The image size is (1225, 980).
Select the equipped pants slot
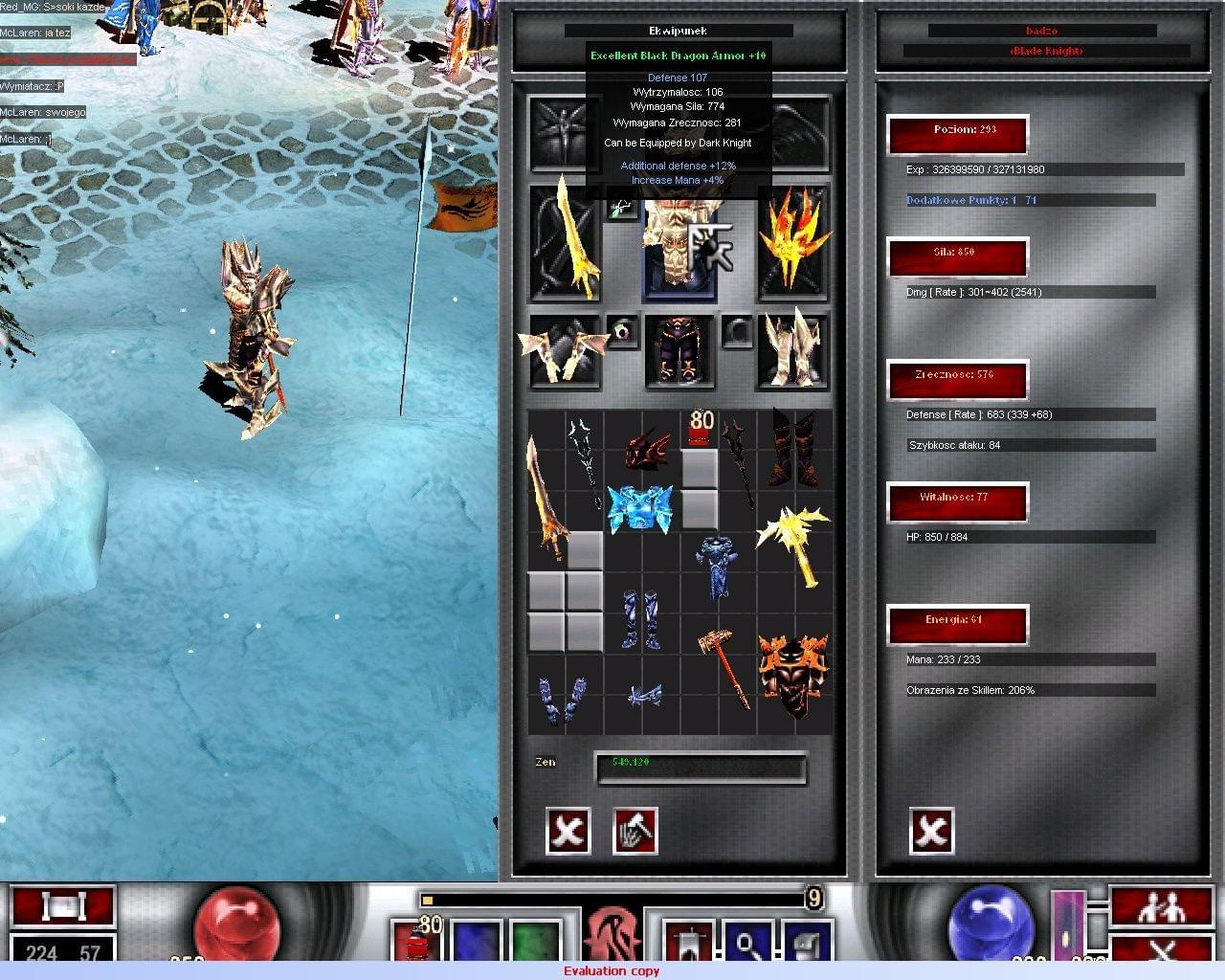coord(679,351)
